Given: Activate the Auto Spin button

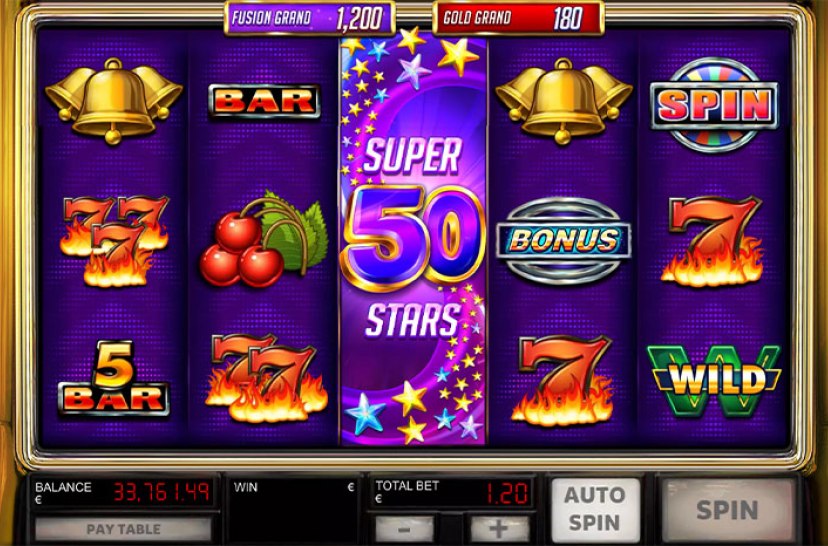Looking at the screenshot, I should click(594, 509).
